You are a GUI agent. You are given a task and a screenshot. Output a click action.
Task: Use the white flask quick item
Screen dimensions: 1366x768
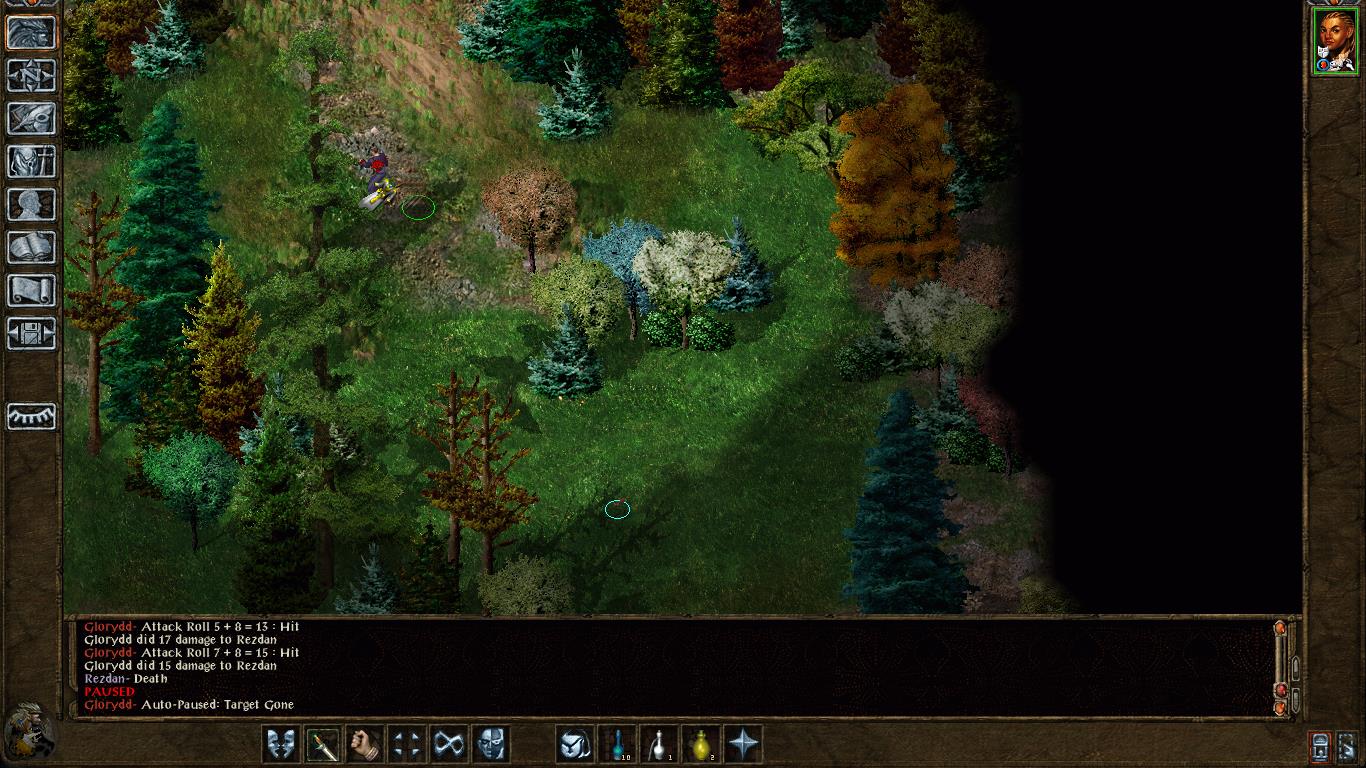[659, 744]
